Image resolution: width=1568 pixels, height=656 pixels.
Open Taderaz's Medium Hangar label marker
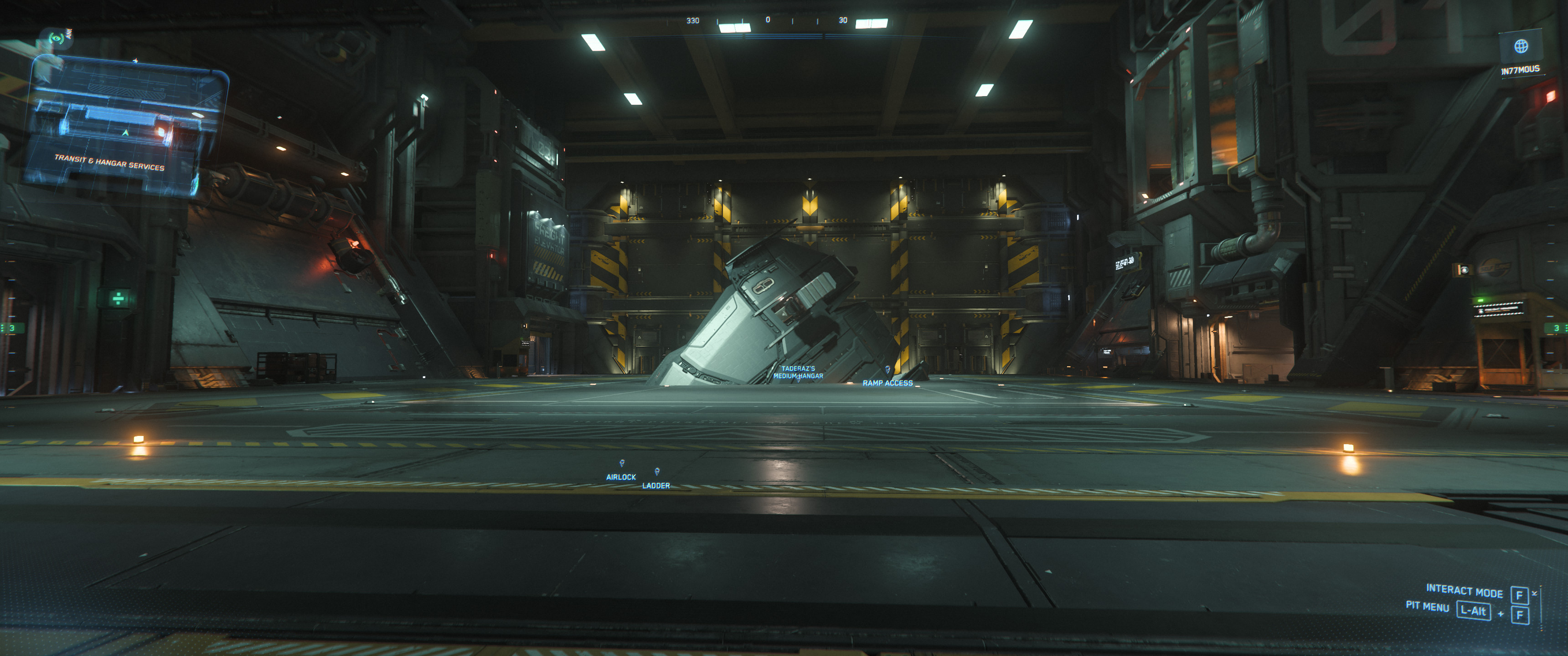pos(800,373)
